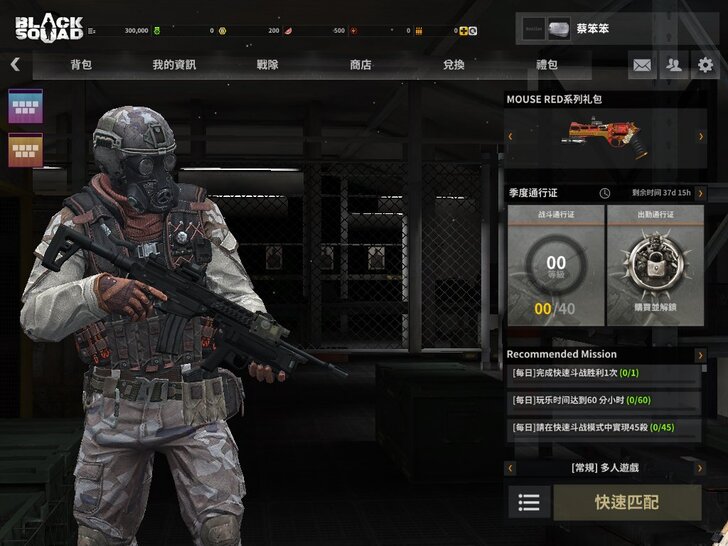Open the list menu beside quick match
This screenshot has height=546, width=728.
point(529,502)
